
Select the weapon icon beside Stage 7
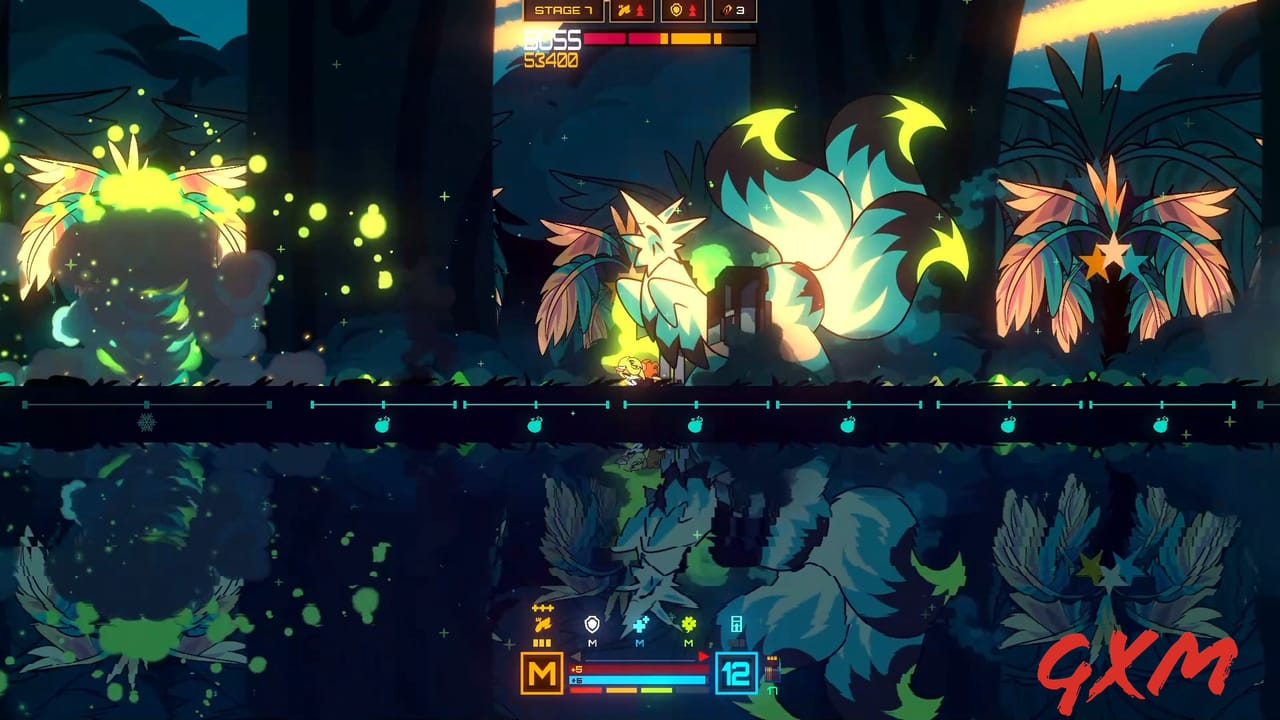coord(626,10)
